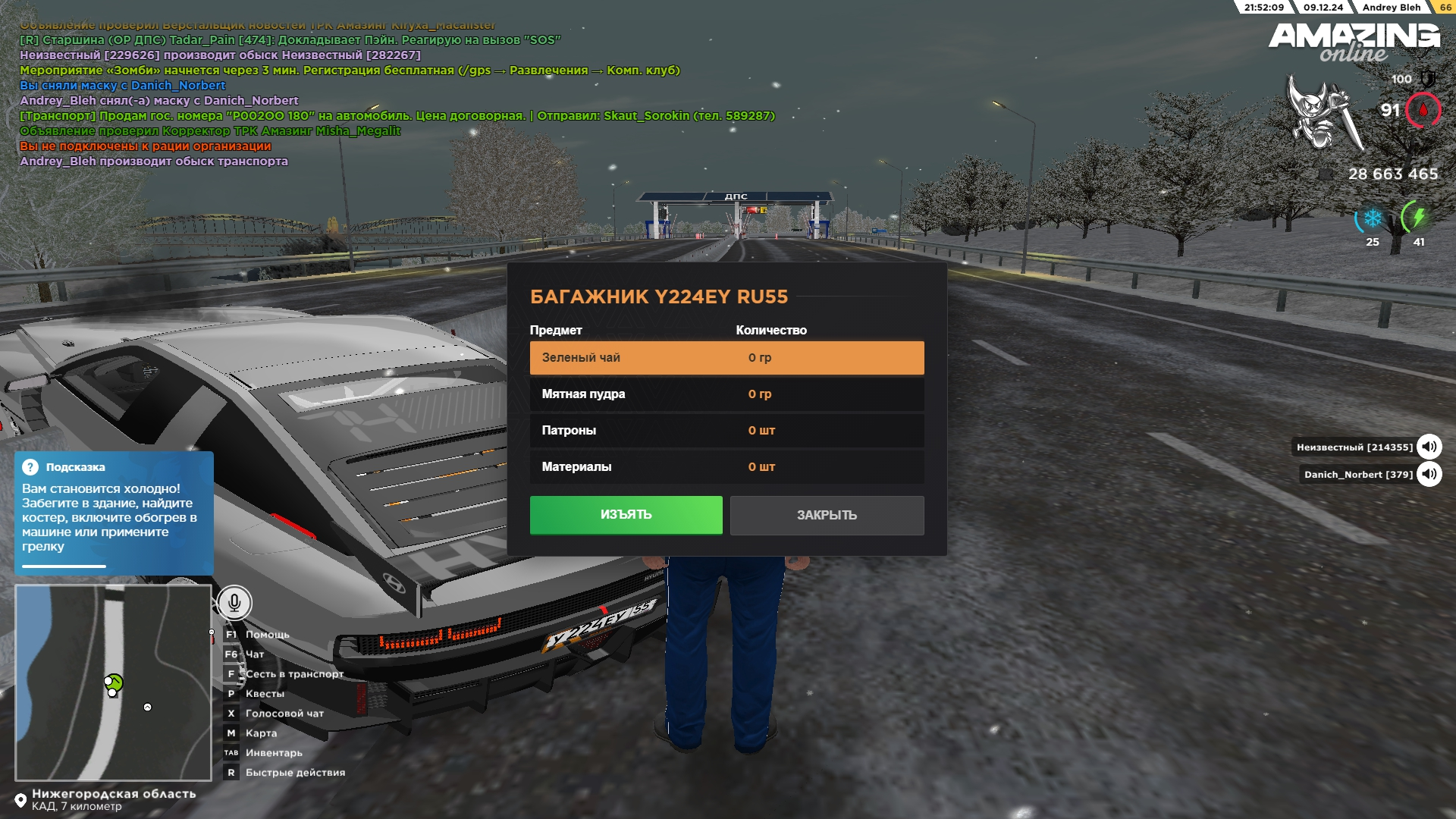Mute speaker icon for Неизвестный [214355]
This screenshot has width=1456, height=819.
point(1429,447)
